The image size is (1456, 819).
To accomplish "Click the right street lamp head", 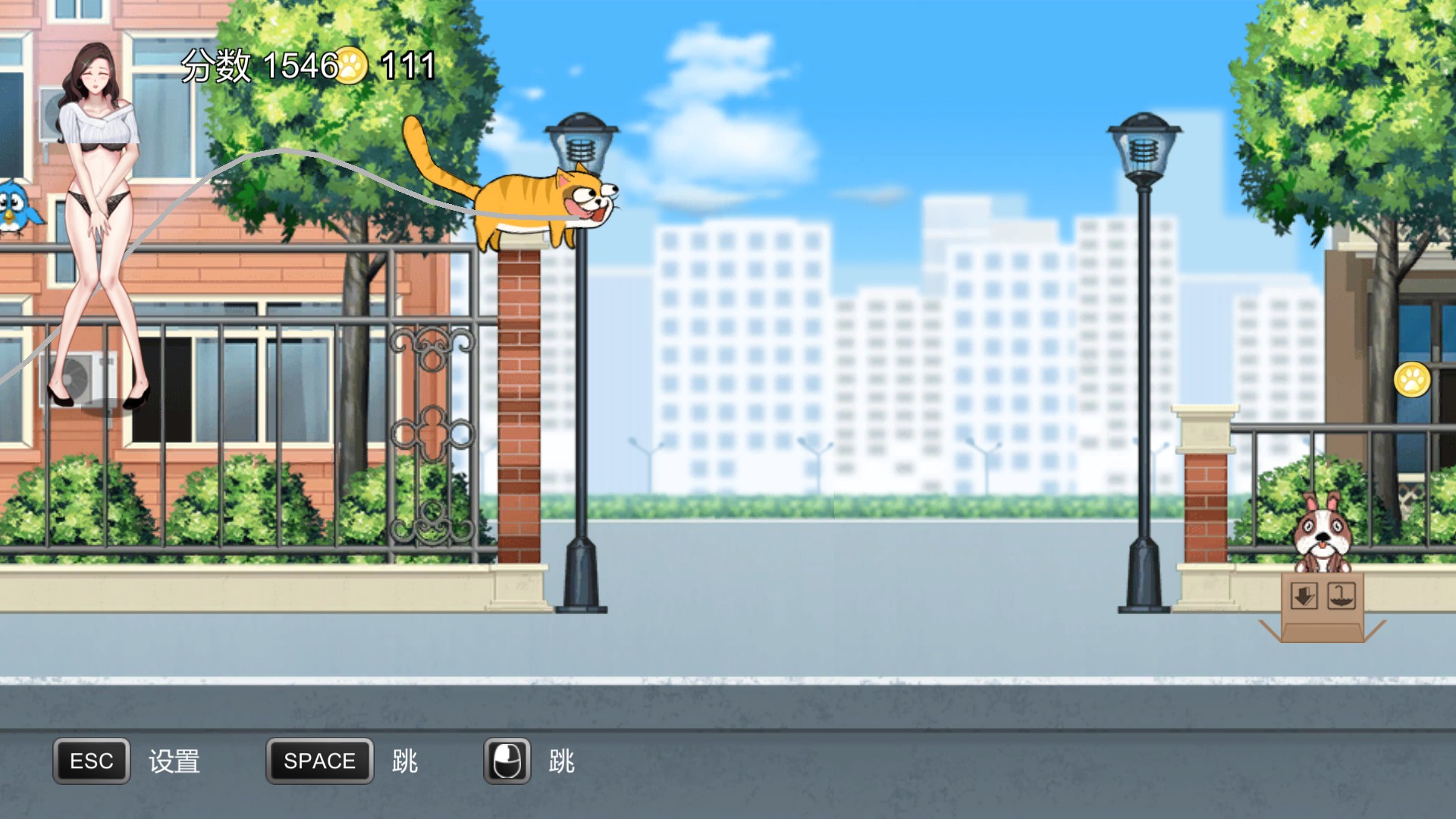I will tap(1144, 144).
